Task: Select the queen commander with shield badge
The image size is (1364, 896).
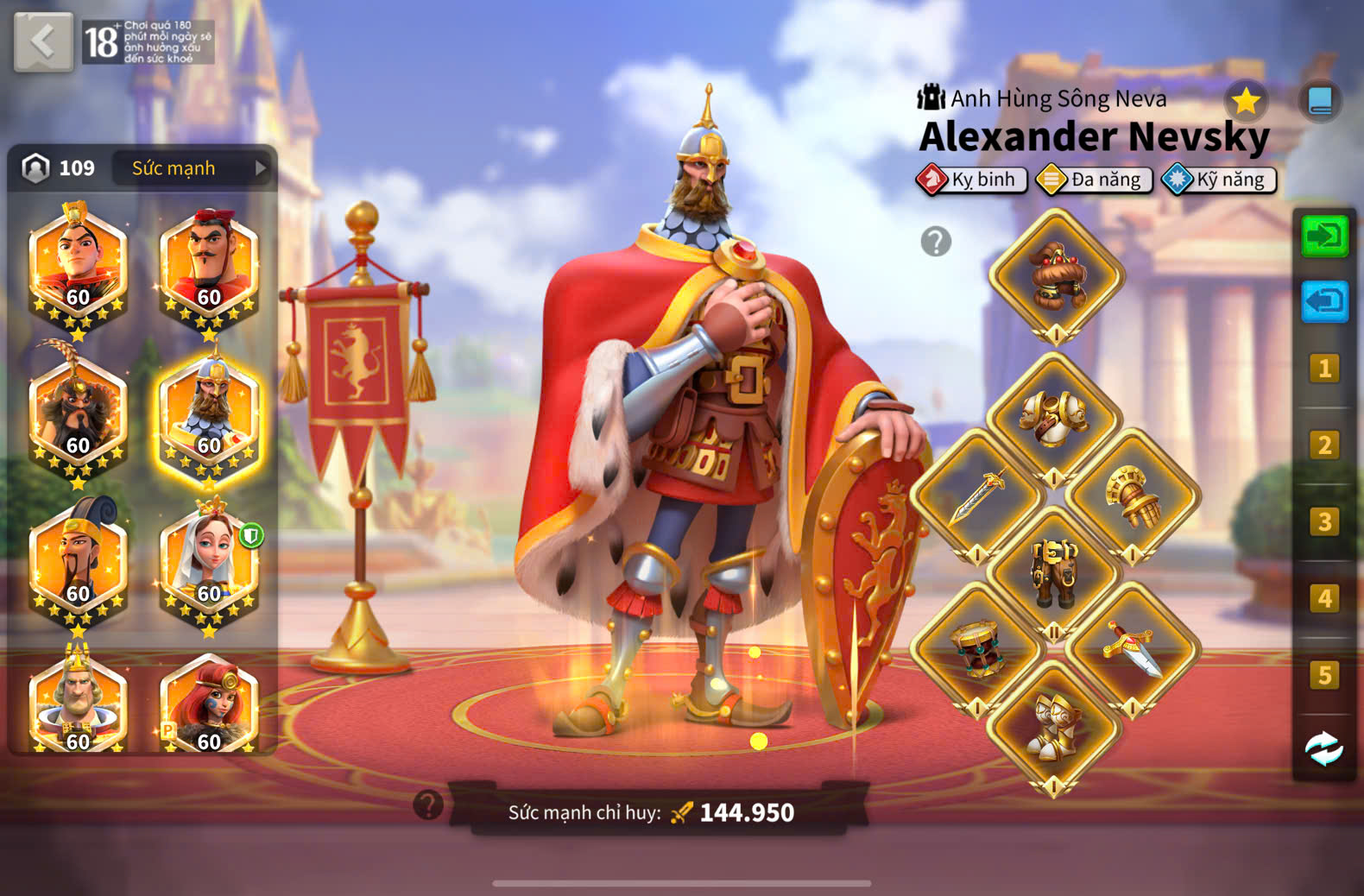Action: pyautogui.click(x=210, y=561)
